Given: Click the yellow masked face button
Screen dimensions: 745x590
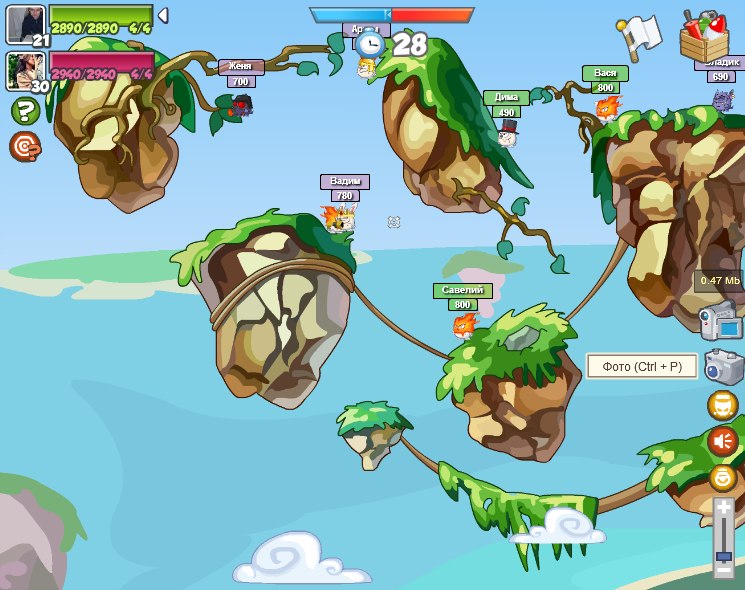Looking at the screenshot, I should click(723, 405).
